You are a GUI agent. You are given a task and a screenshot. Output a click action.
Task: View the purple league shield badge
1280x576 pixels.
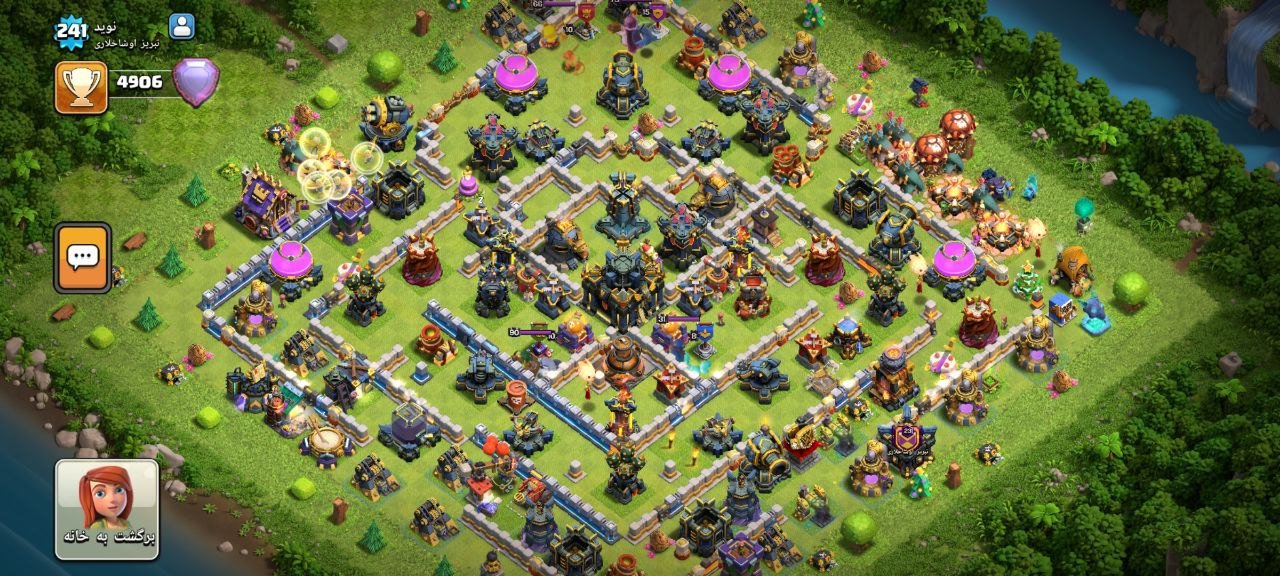click(x=194, y=82)
